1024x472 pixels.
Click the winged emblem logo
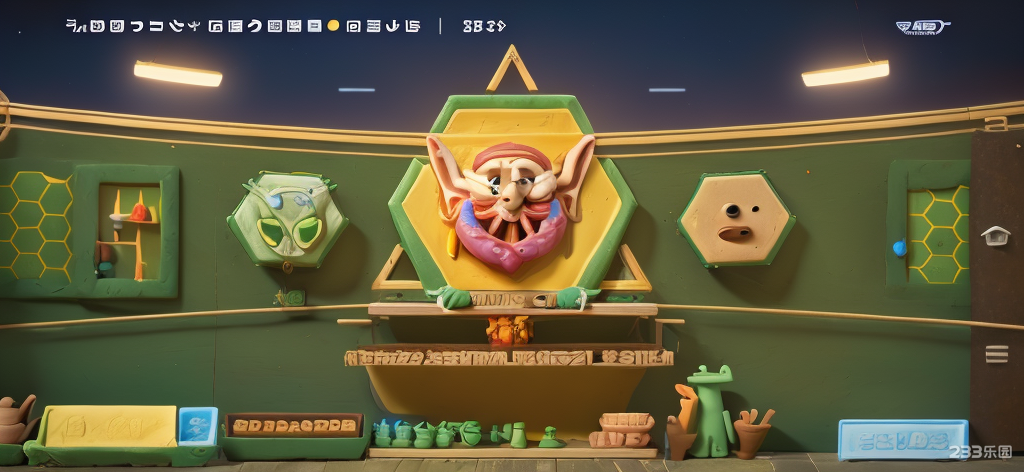(x=923, y=27)
